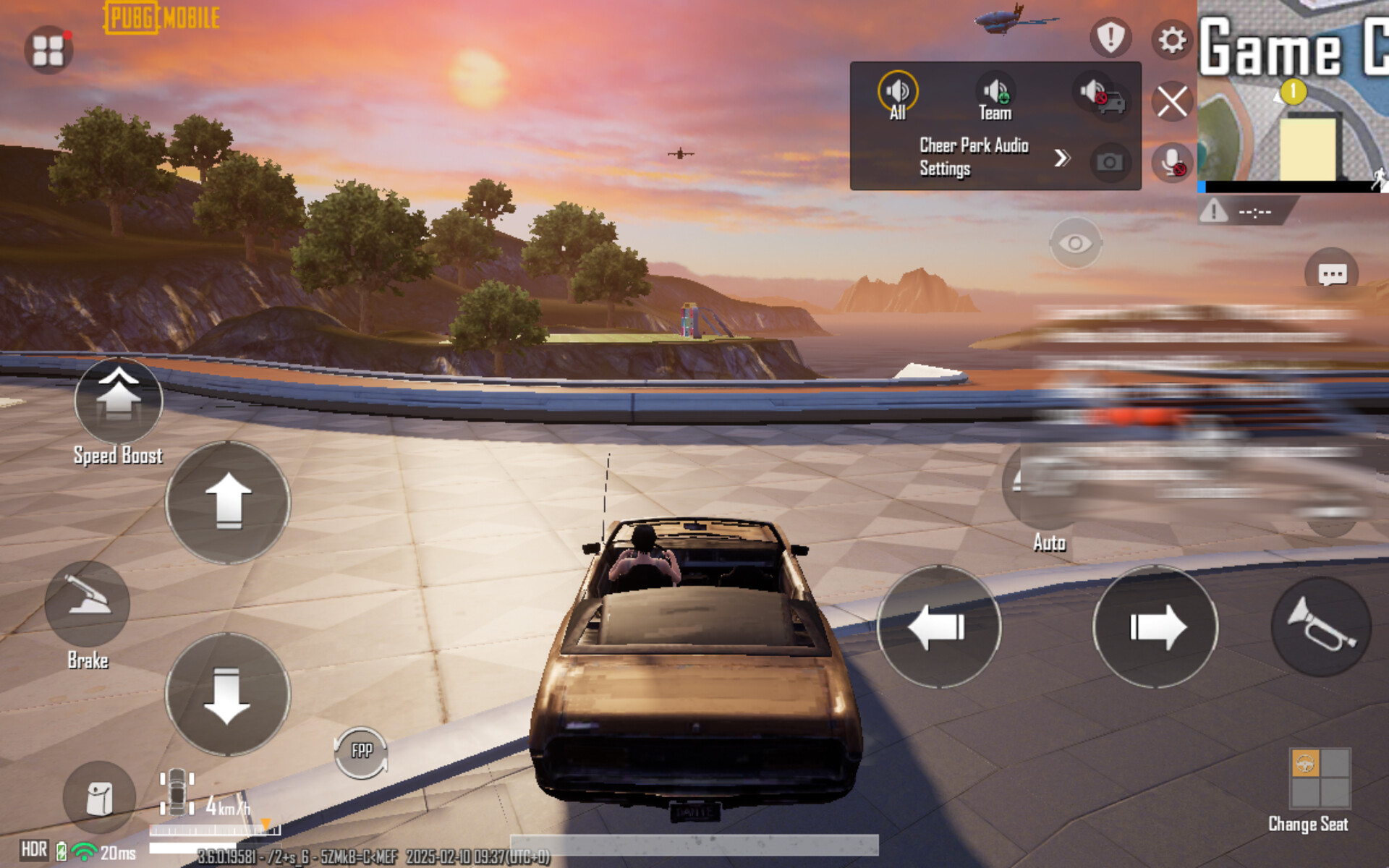The width and height of the screenshot is (1389, 868).
Task: Activate the Speed Boost button
Action: [119, 401]
